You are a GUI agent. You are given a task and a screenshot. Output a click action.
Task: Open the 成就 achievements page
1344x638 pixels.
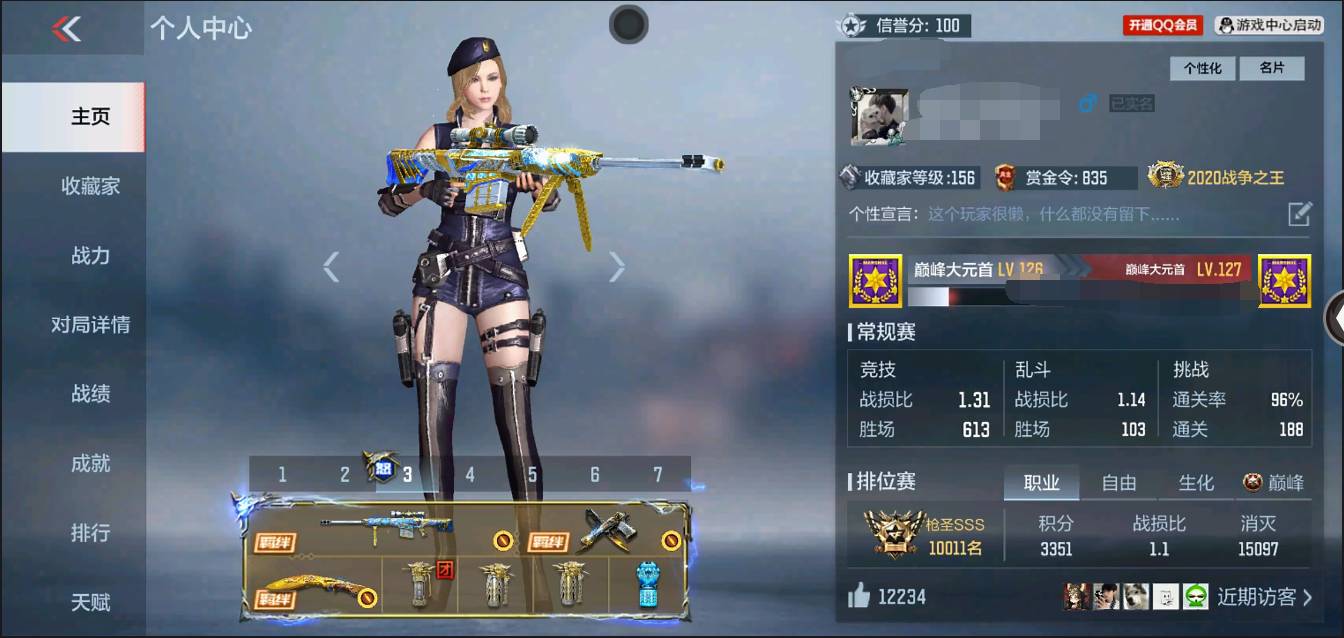click(90, 464)
